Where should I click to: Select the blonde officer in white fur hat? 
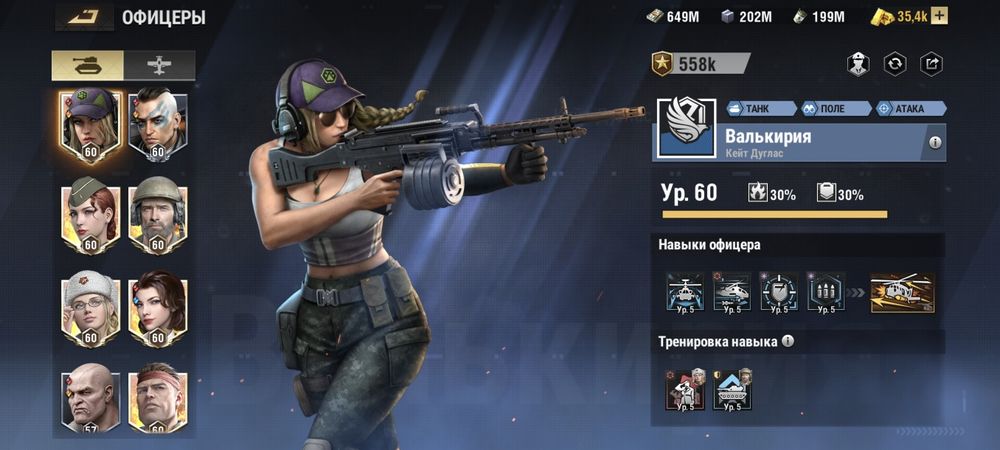(90, 307)
